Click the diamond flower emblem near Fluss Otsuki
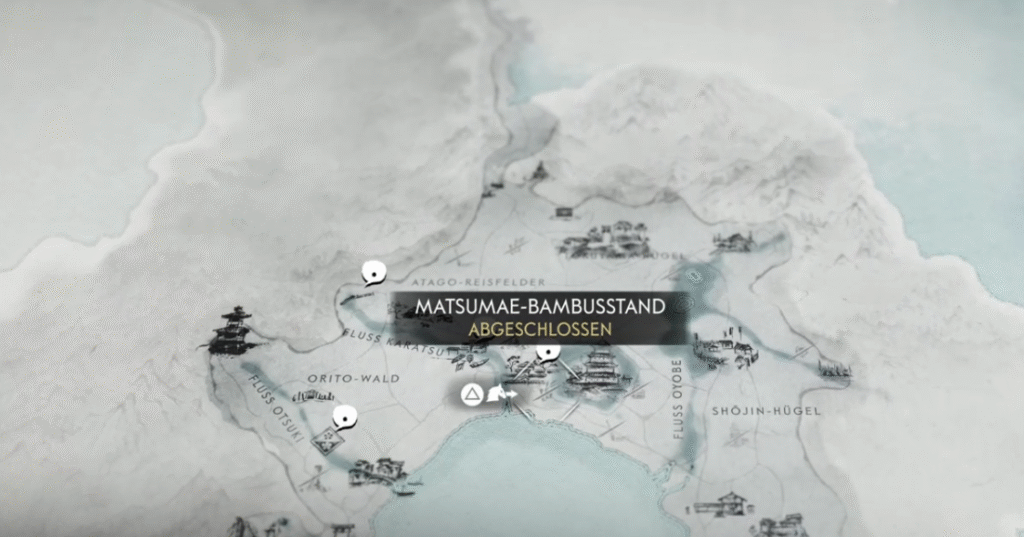 [326, 441]
